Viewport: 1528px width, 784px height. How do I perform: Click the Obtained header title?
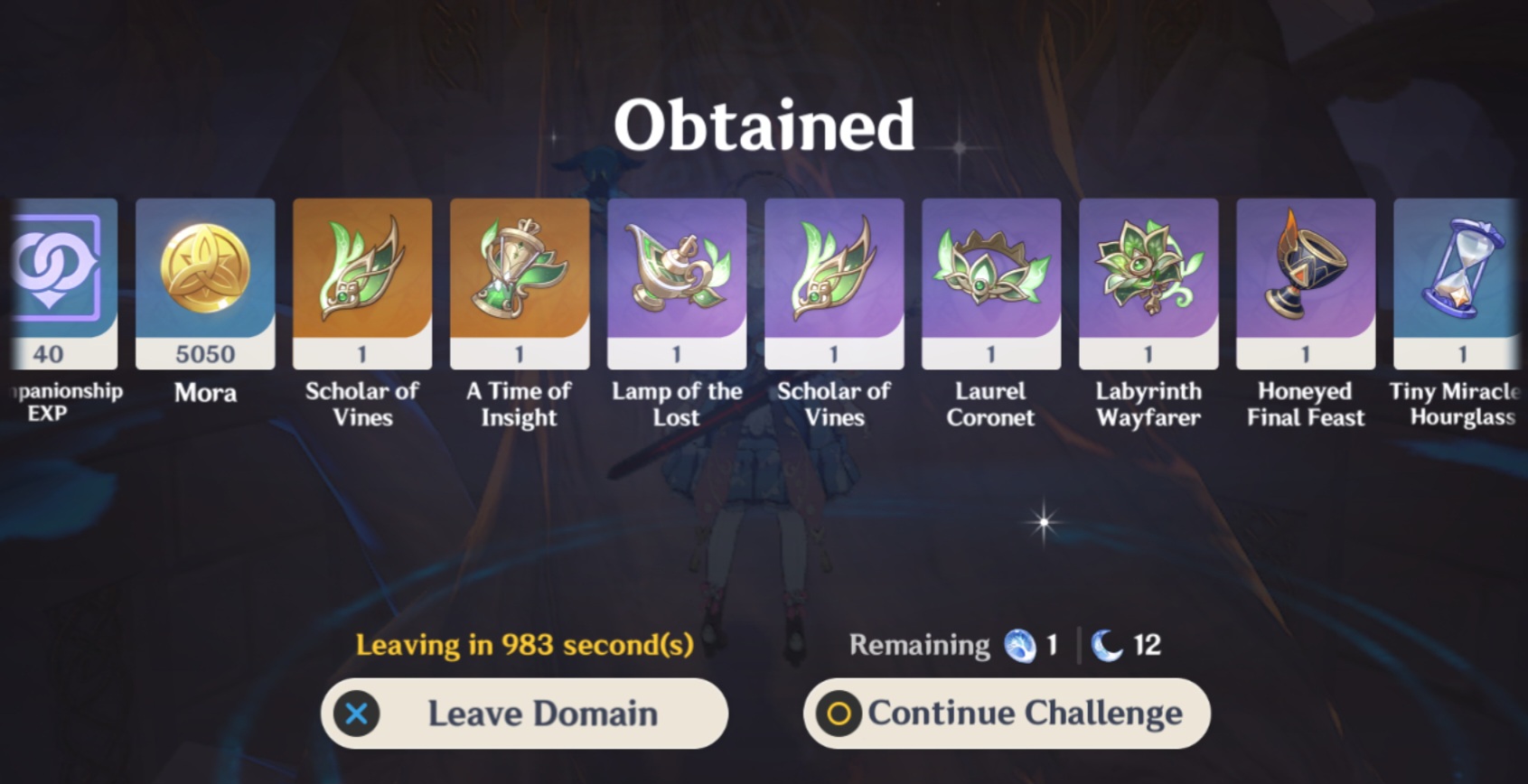[x=764, y=125]
